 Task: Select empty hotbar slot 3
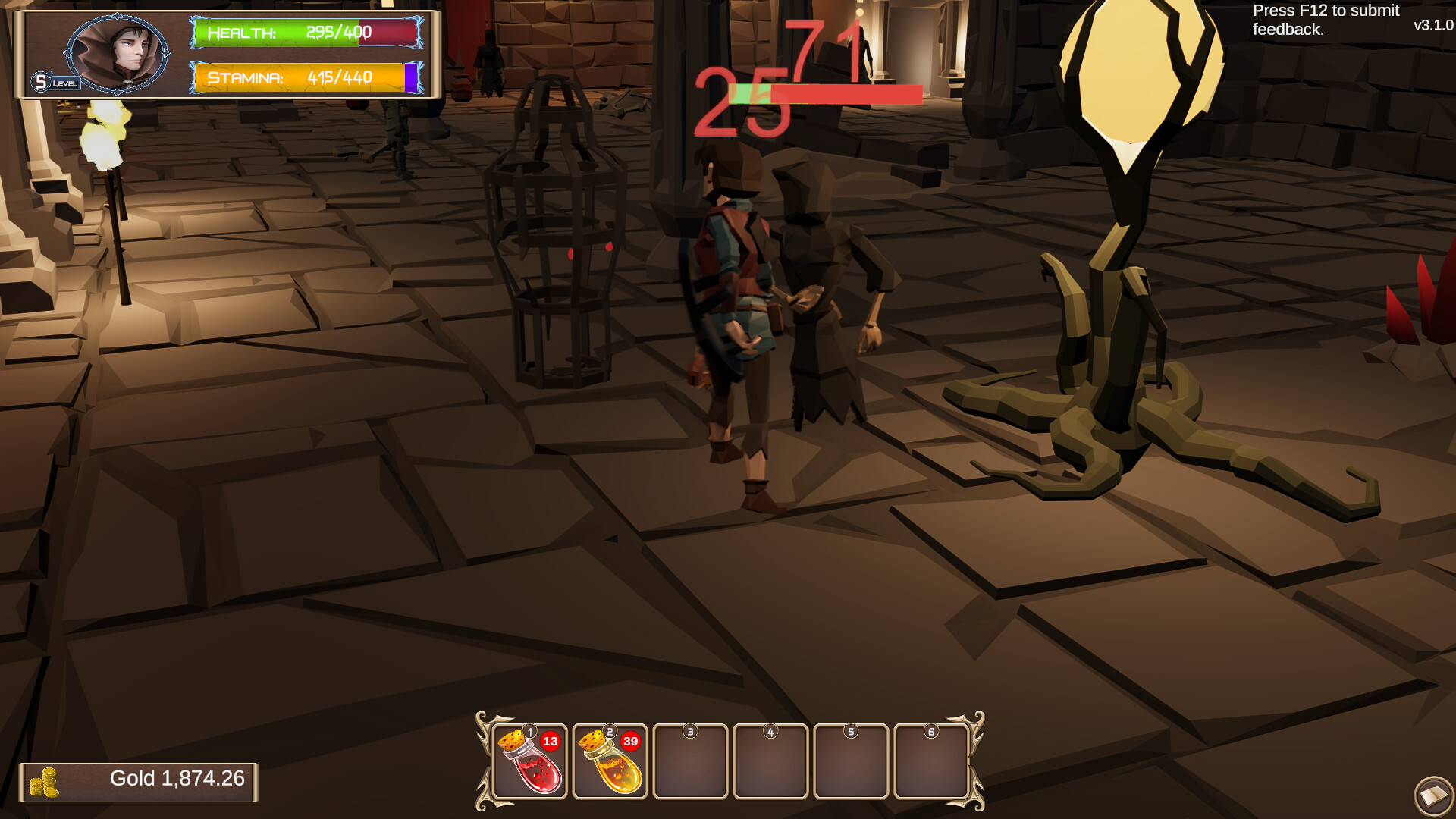coord(691,762)
